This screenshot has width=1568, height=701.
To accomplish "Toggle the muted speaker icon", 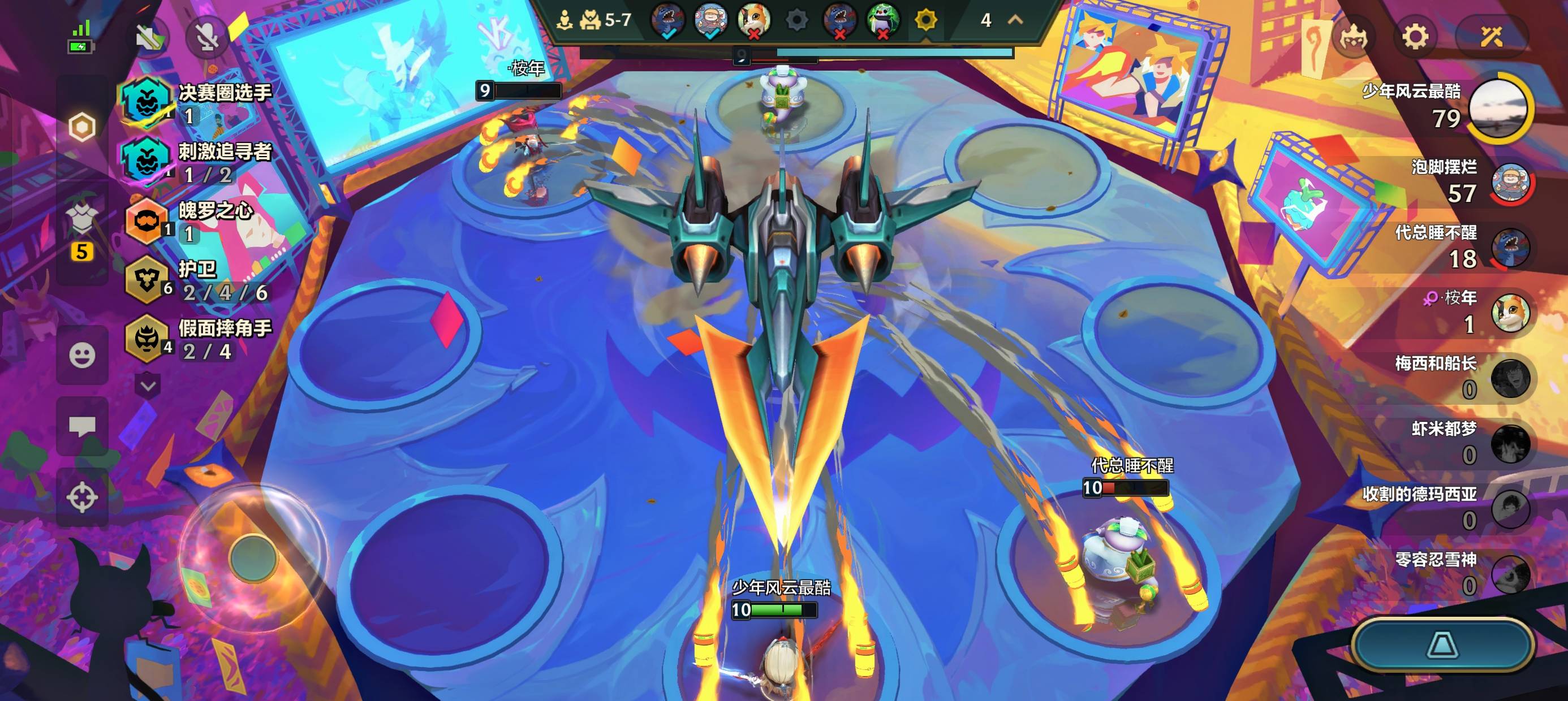I will tap(150, 38).
